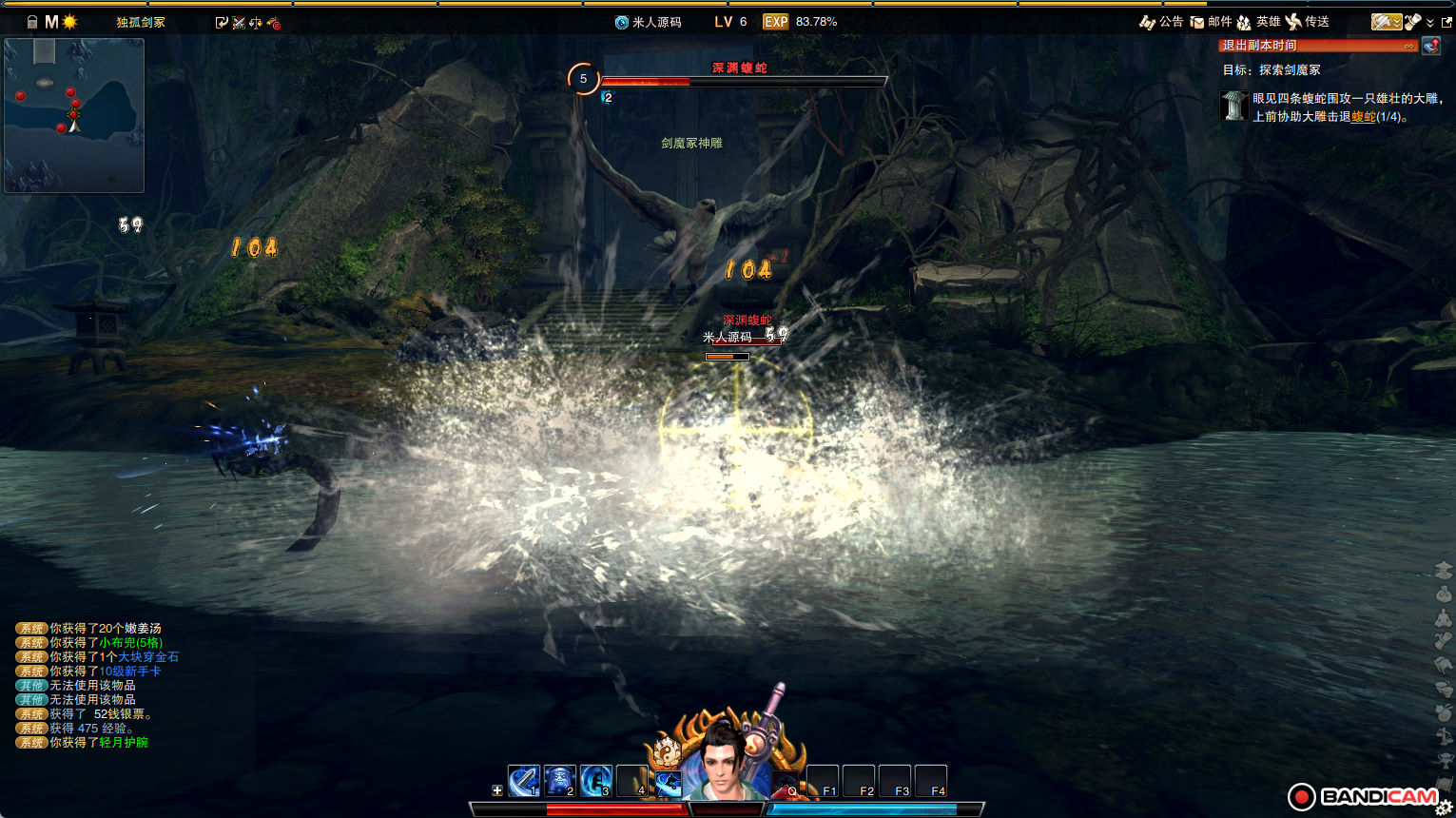The height and width of the screenshot is (818, 1456).
Task: Open the settings gear in the corner
Action: pyautogui.click(x=1444, y=808)
